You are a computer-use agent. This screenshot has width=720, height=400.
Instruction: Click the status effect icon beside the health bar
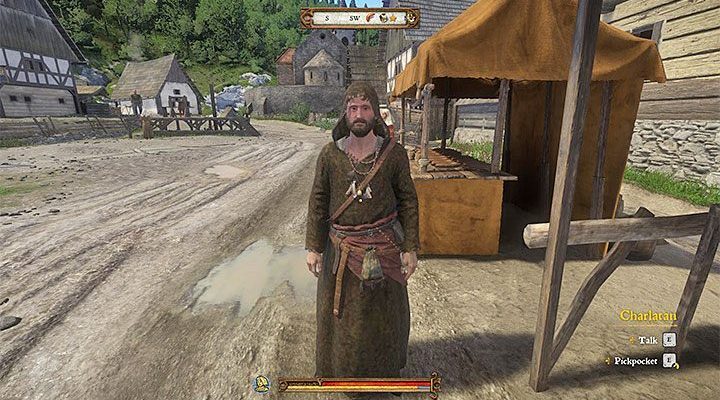pyautogui.click(x=262, y=383)
